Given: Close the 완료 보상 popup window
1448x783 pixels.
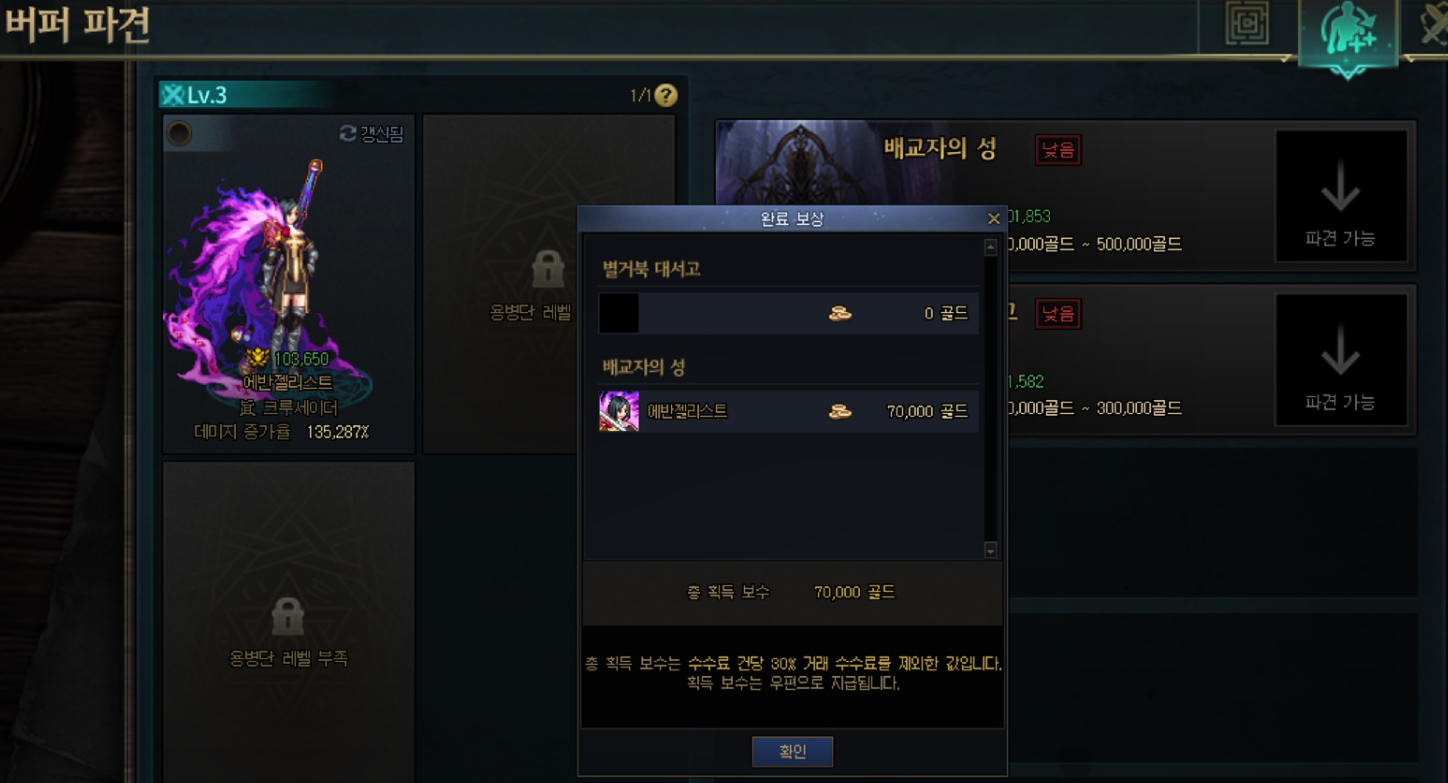Looking at the screenshot, I should (x=993, y=219).
